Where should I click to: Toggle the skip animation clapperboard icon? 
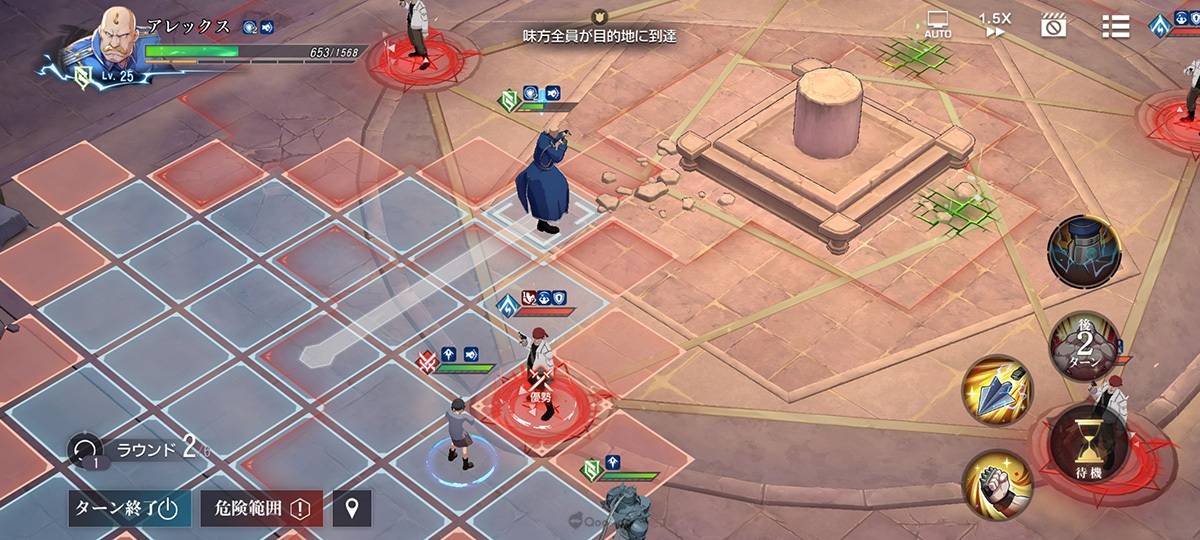[1053, 26]
